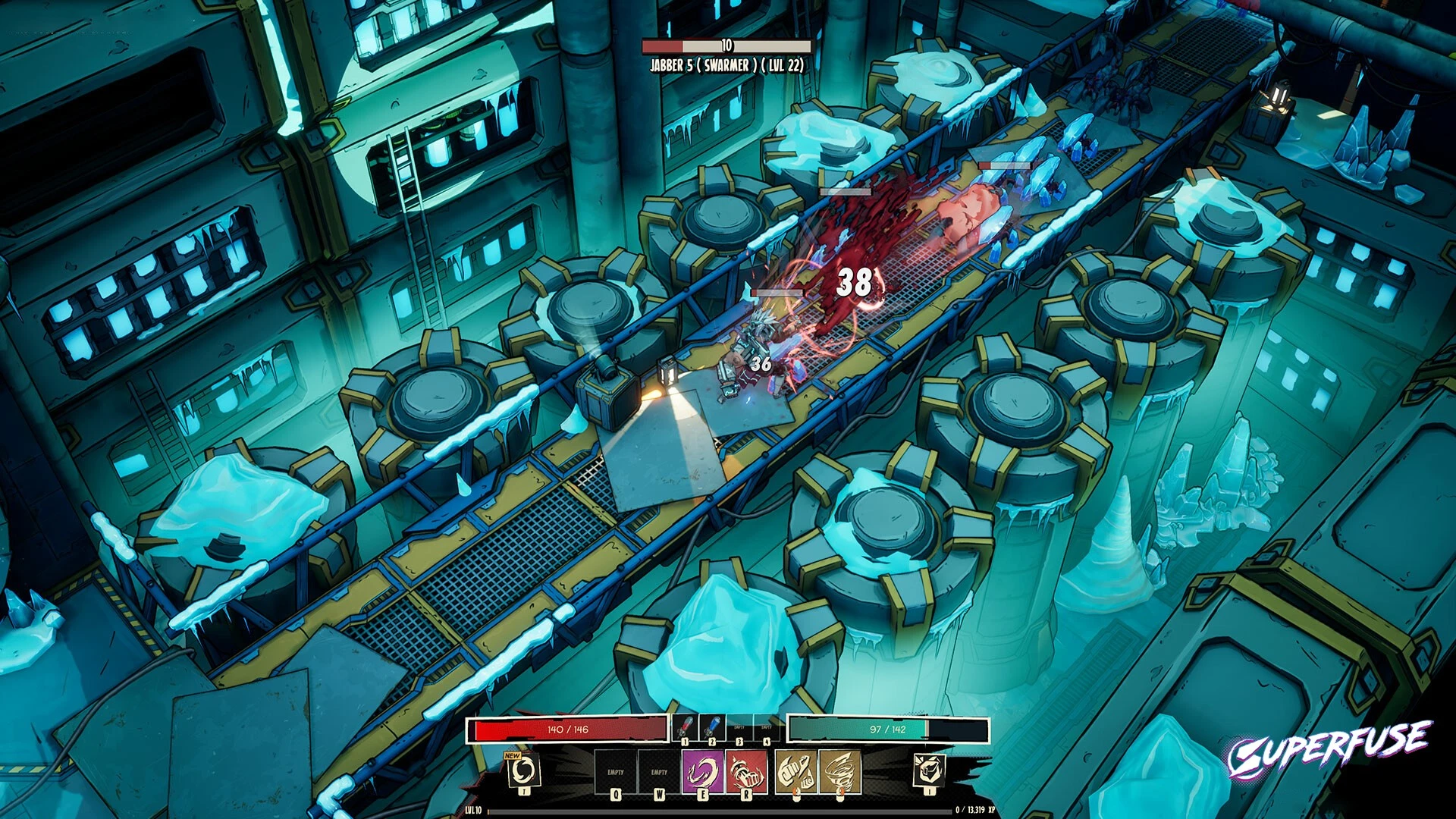This screenshot has height=819, width=1456.
Task: Open the backpack inventory icon
Action: click(x=929, y=770)
